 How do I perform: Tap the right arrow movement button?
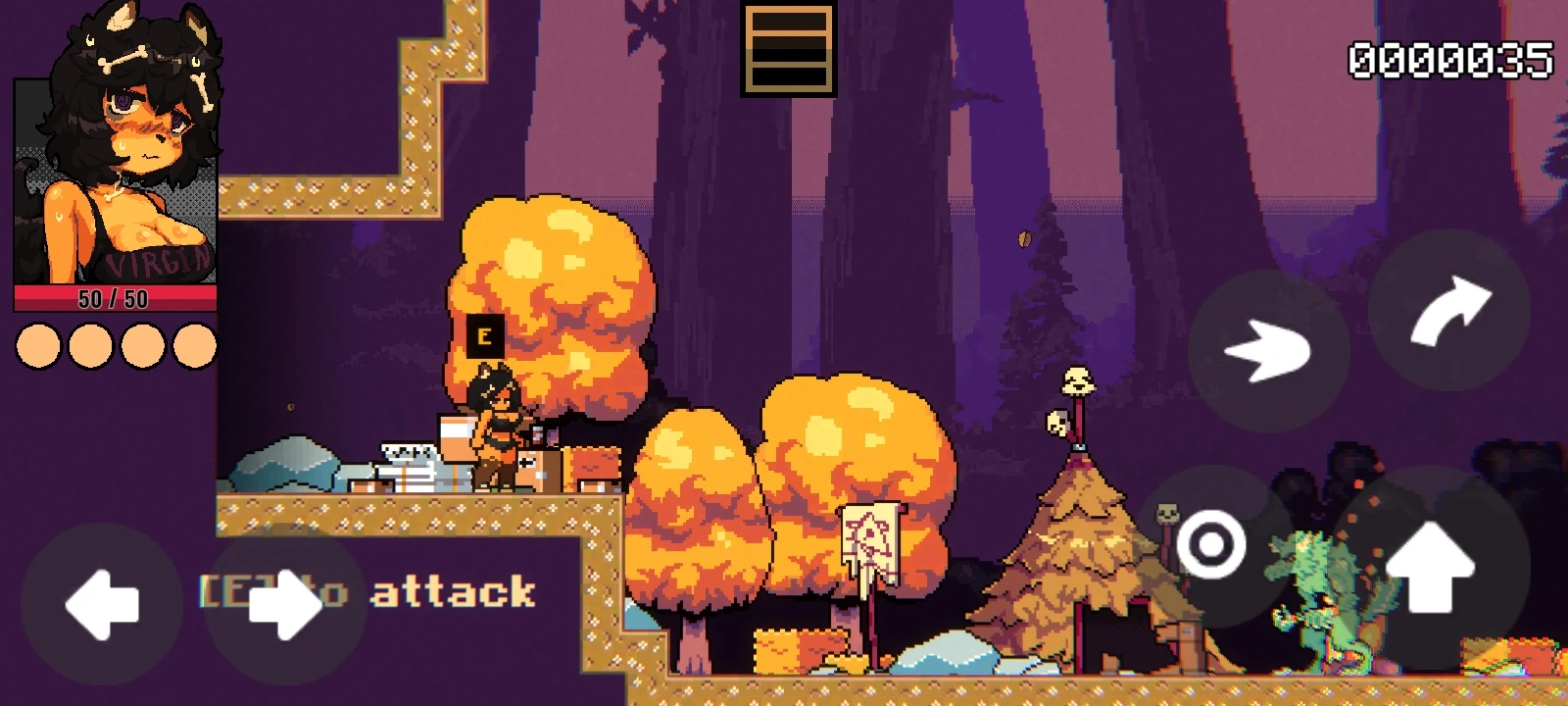pos(284,604)
